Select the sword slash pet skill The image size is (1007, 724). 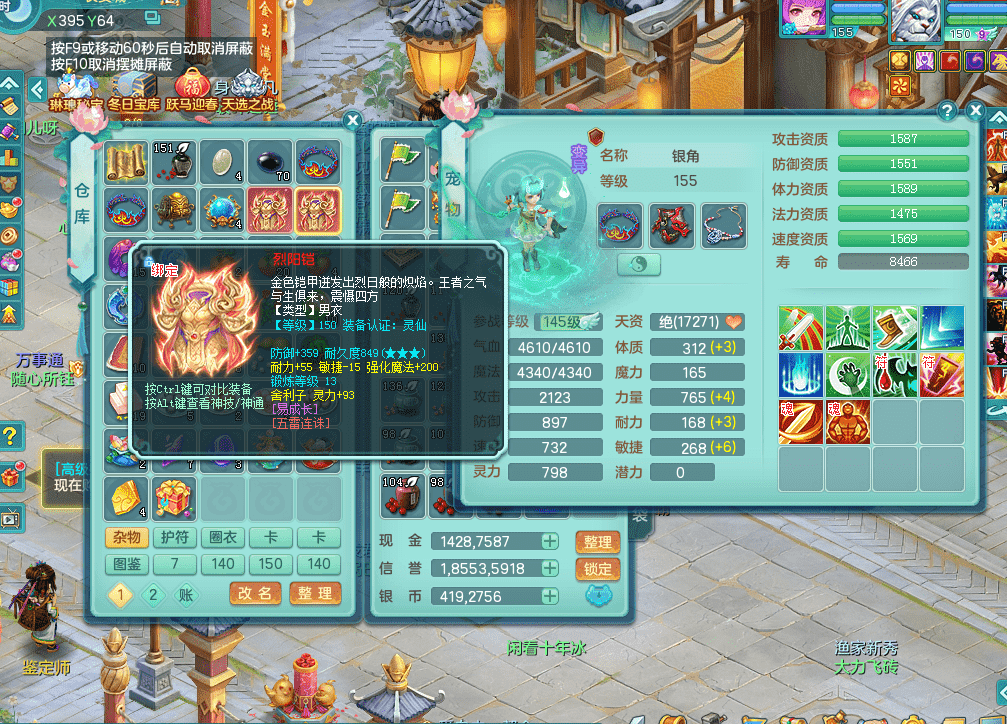(801, 328)
